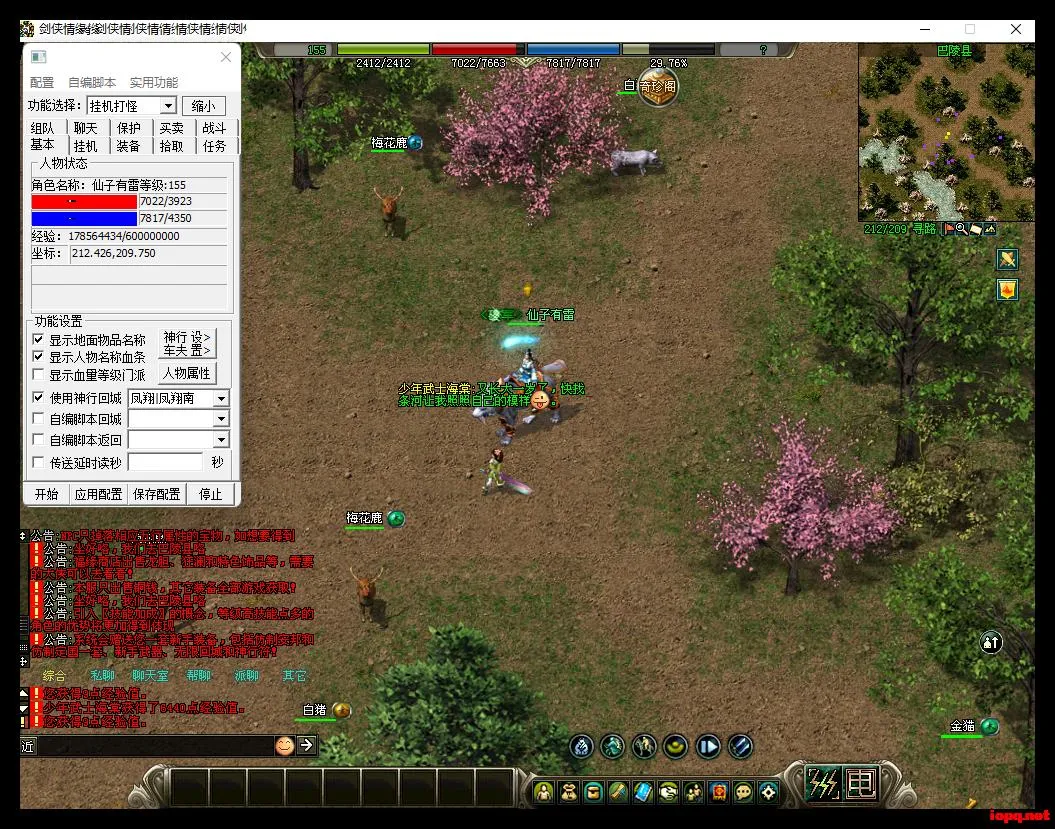Toggle 显示血量等级门派 checkbox

pos(39,376)
